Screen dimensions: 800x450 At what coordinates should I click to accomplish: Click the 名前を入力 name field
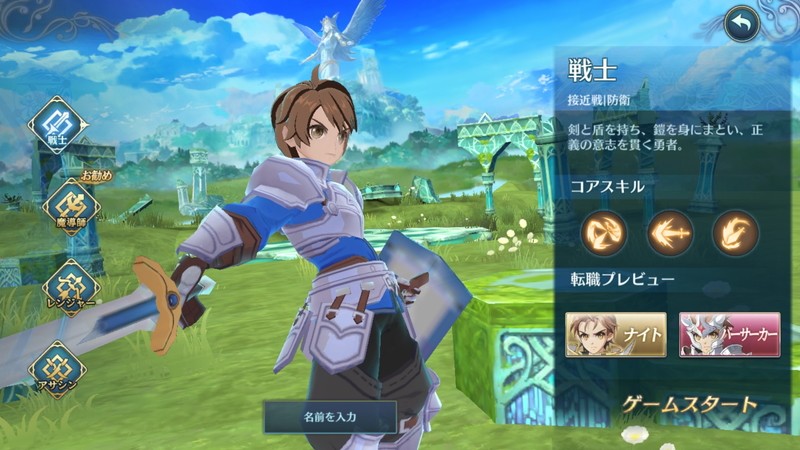tap(330, 415)
